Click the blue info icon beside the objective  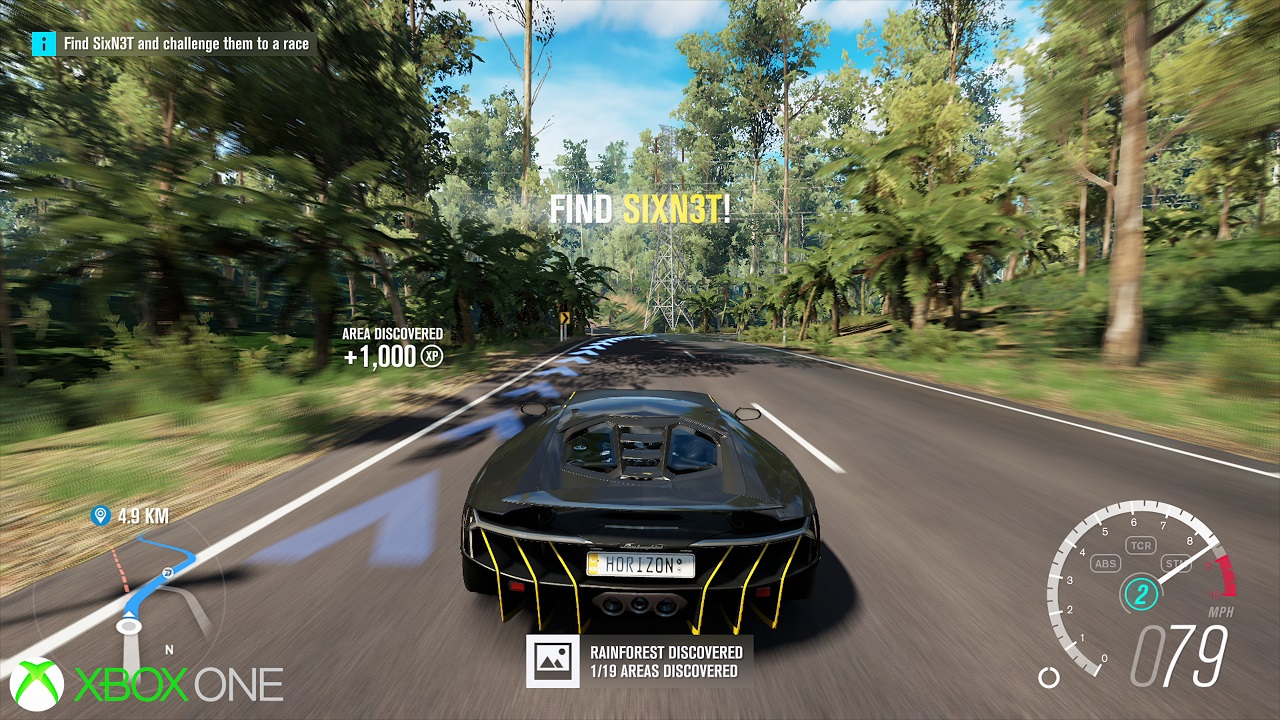tap(43, 44)
